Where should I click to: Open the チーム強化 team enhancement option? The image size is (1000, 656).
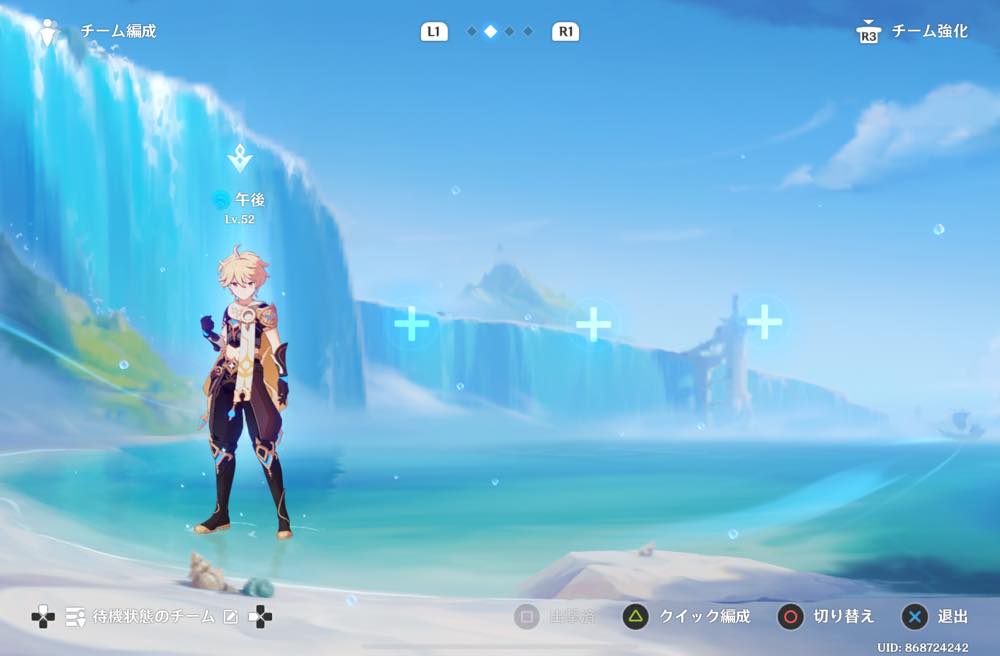pyautogui.click(x=916, y=31)
